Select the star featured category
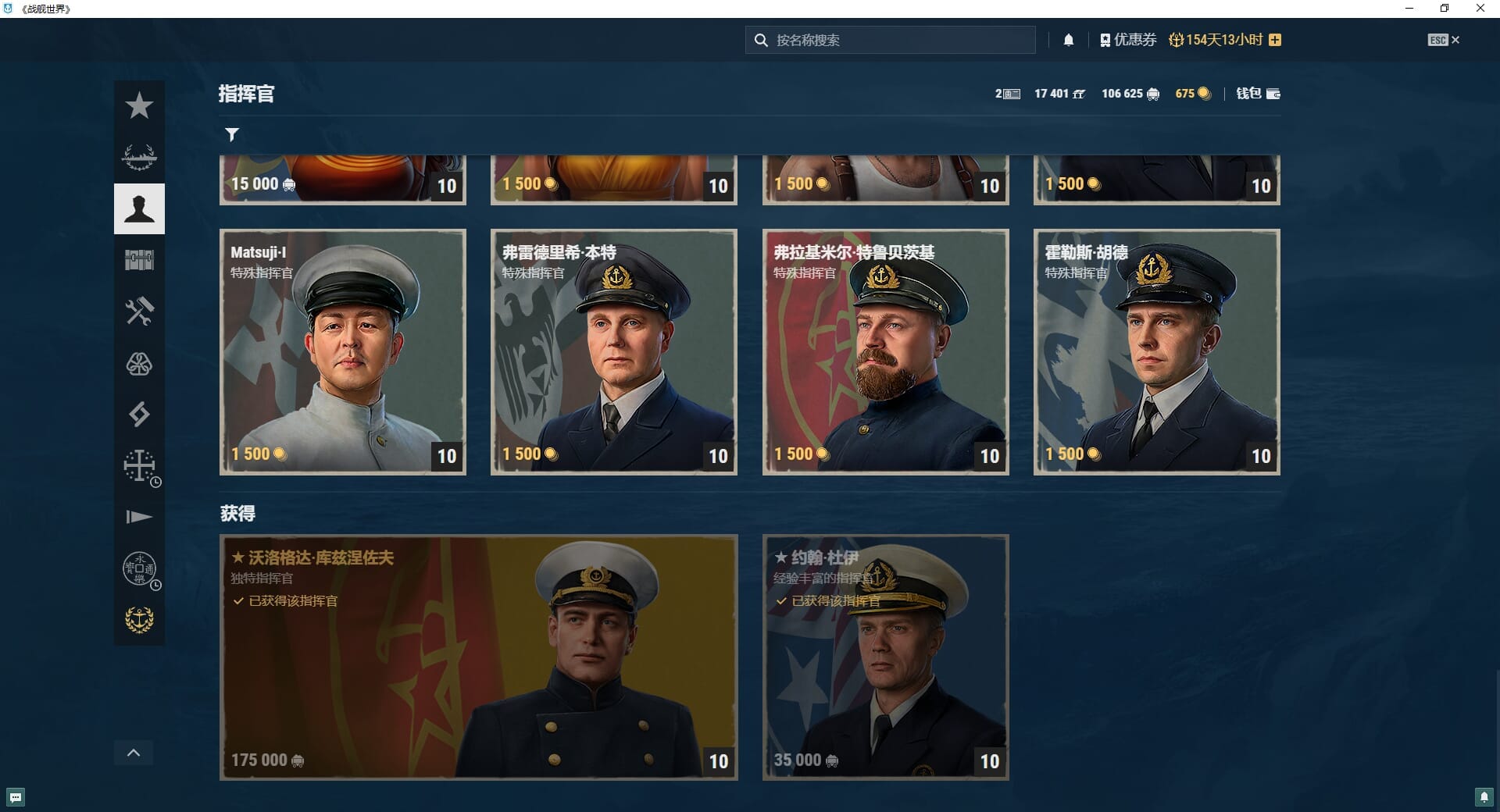This screenshot has height=812, width=1500. (x=139, y=105)
